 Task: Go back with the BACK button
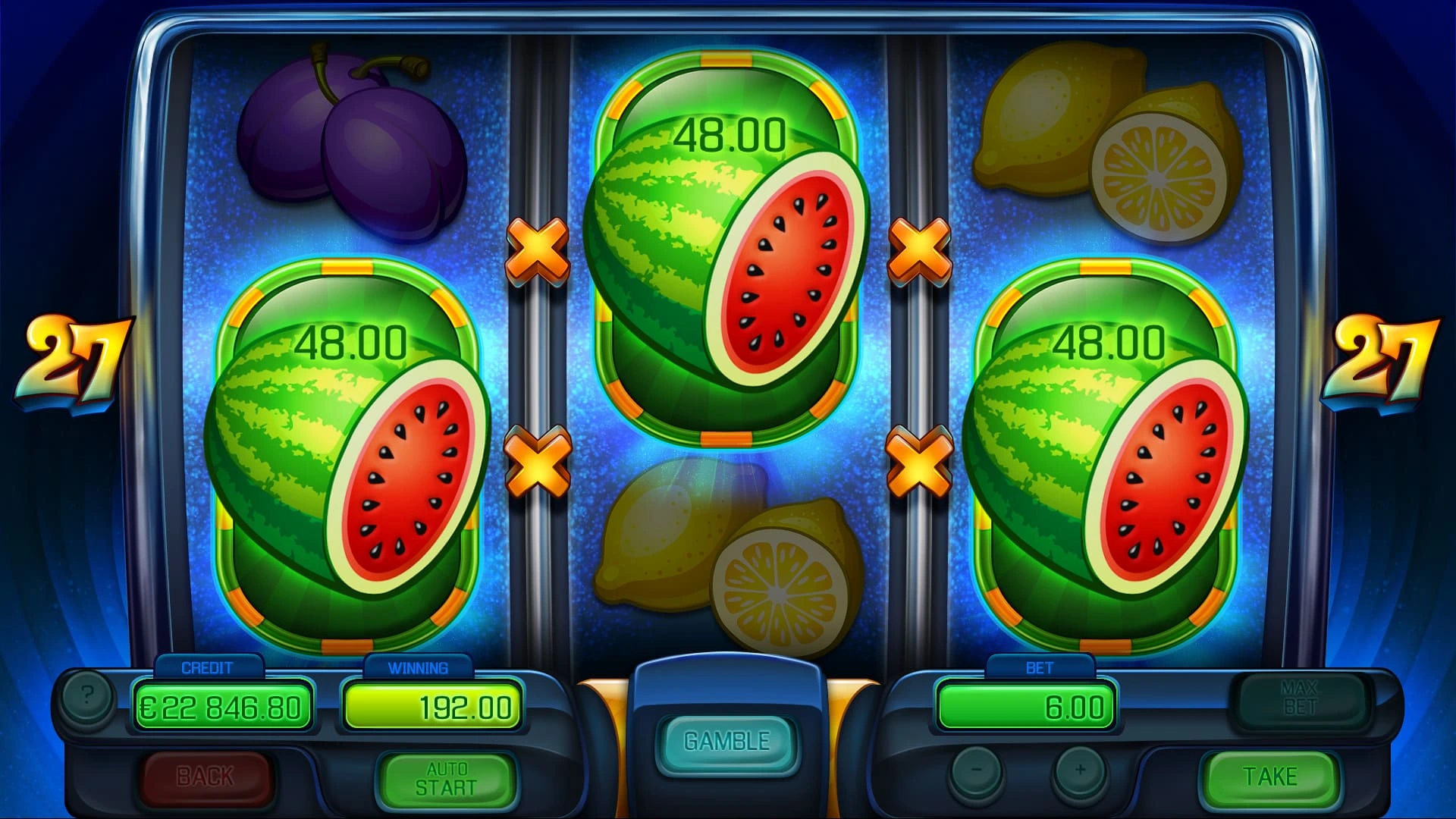[206, 777]
